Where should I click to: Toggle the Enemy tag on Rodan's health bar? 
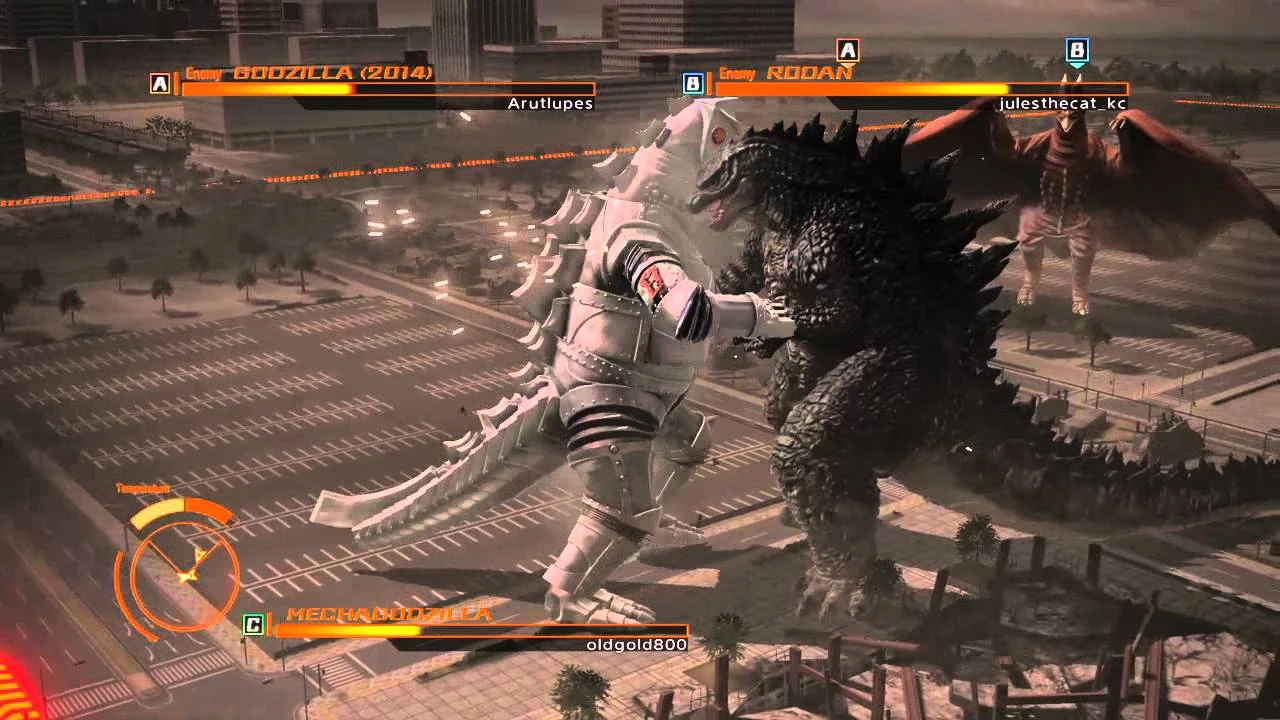click(x=736, y=73)
